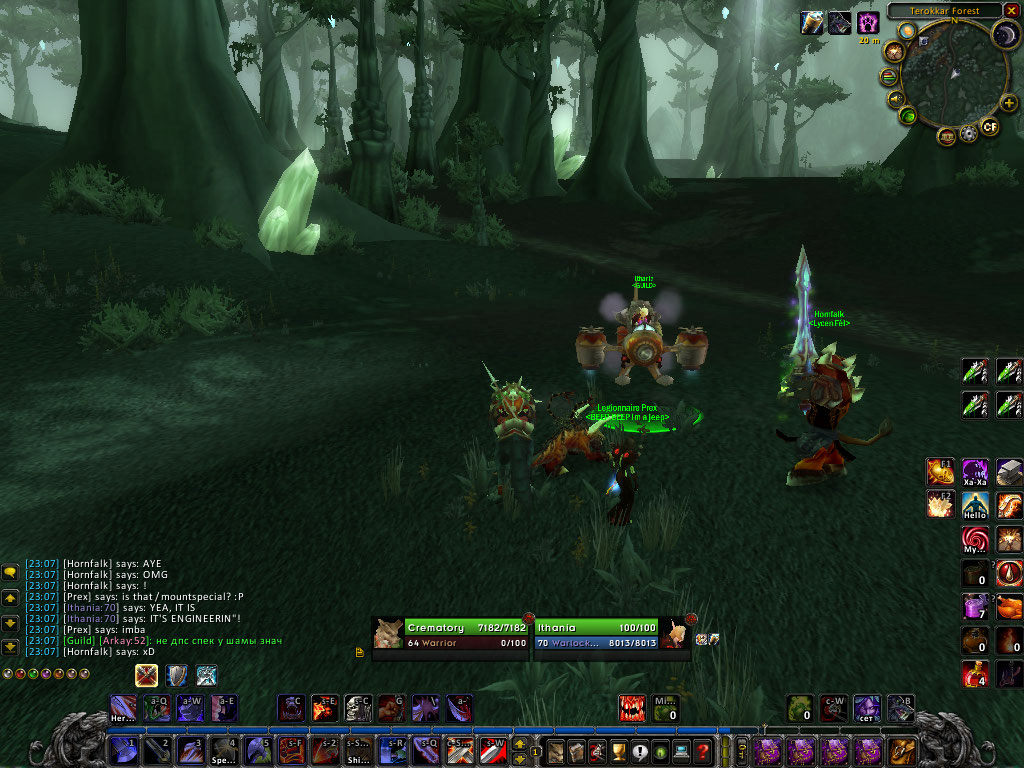This screenshot has width=1024, height=768.
Task: Activate the anvil icon action button
Action: (1009, 472)
